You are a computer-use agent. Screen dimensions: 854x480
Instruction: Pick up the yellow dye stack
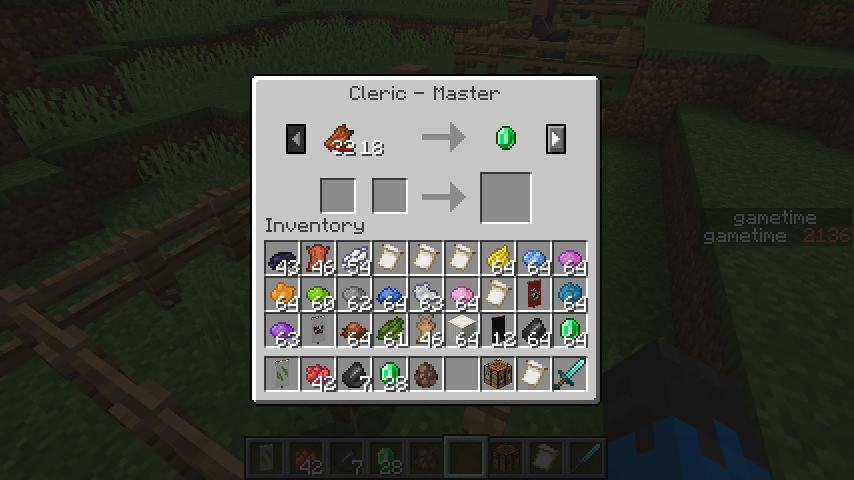tap(498, 259)
